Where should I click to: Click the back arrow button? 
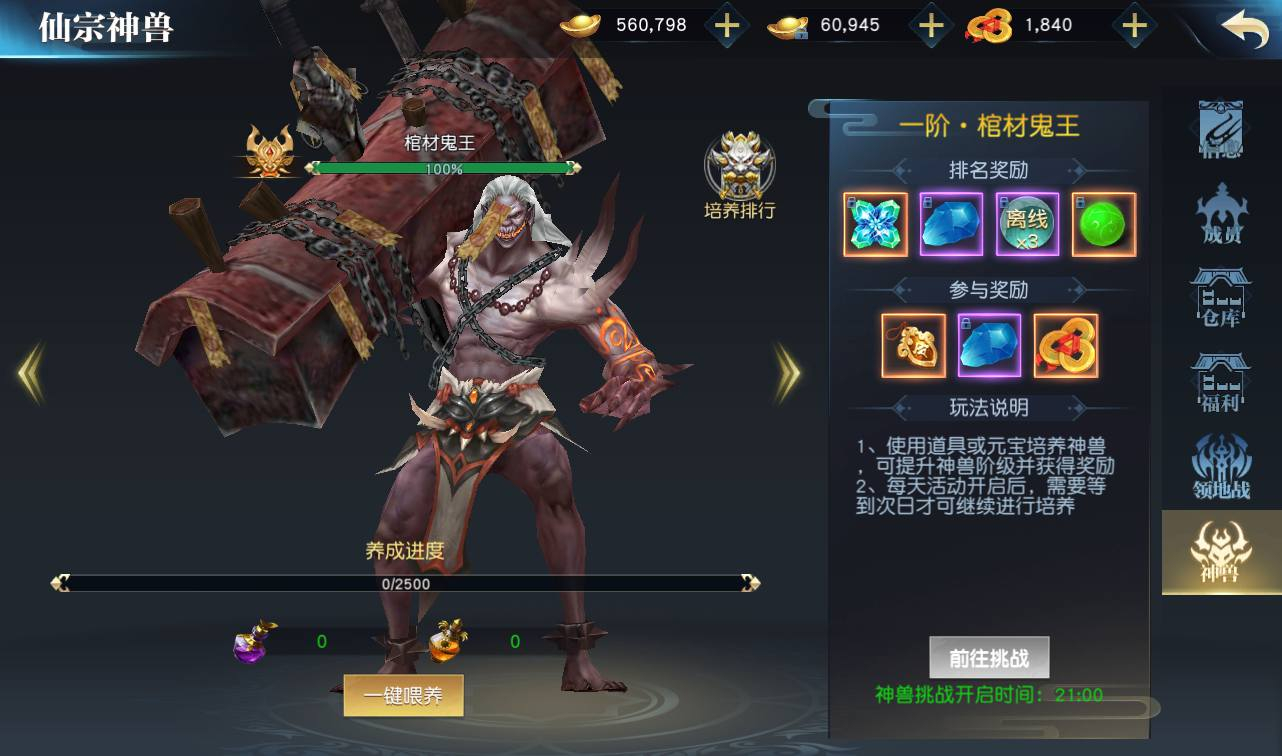tap(1244, 29)
